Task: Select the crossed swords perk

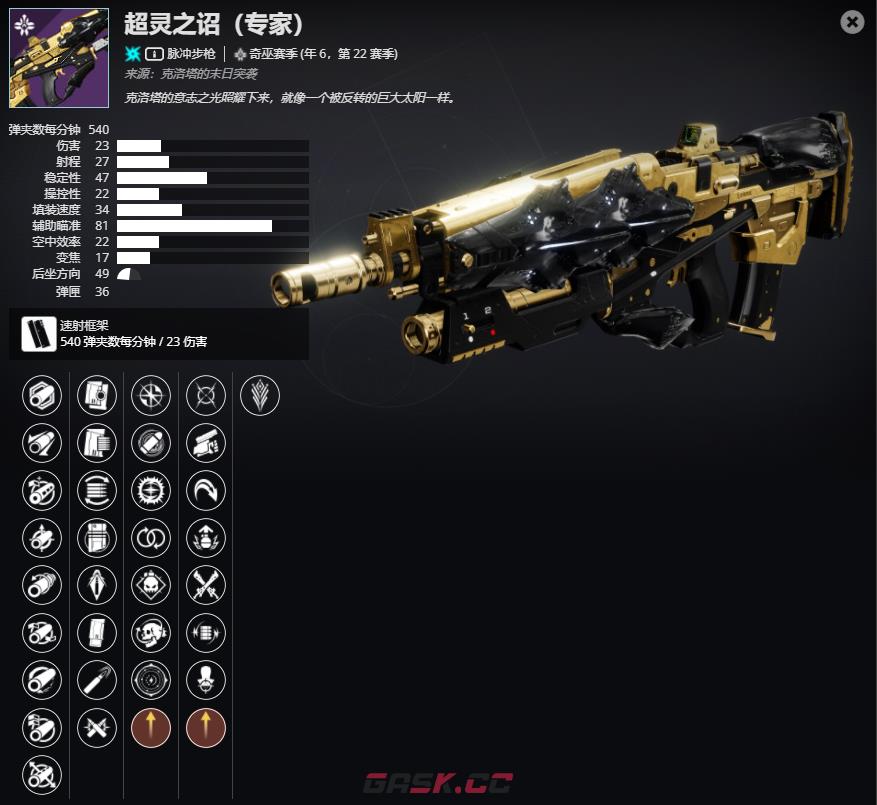Action: tap(206, 585)
